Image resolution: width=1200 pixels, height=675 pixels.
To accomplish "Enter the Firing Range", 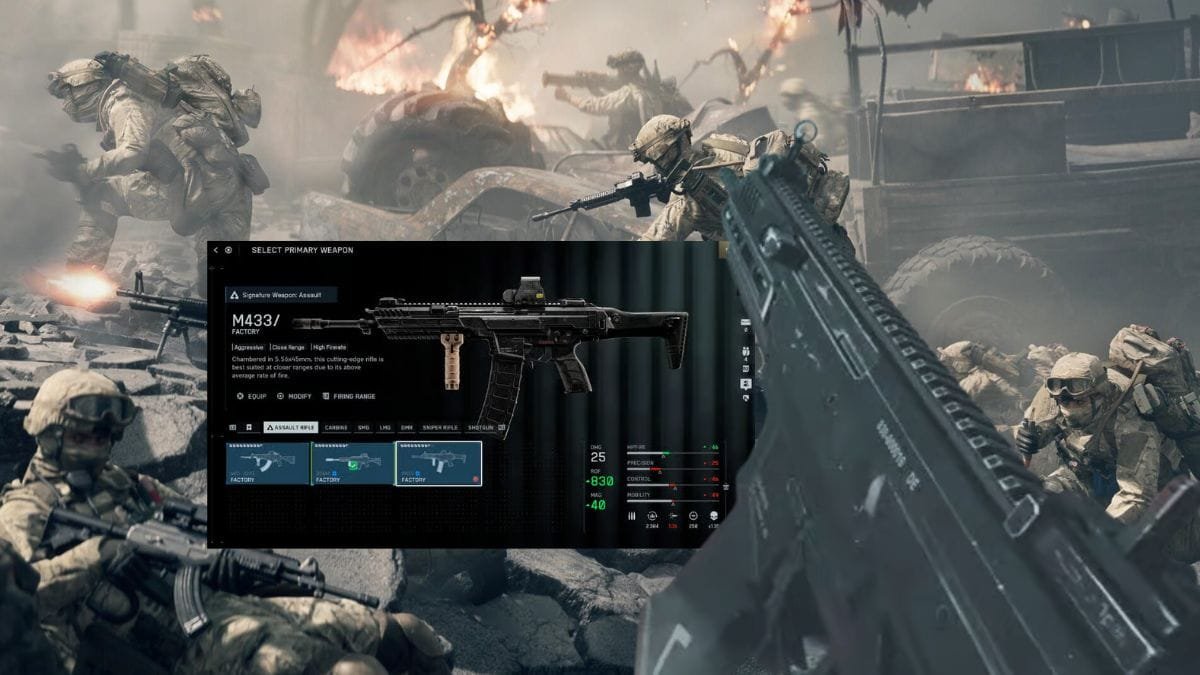I will click(348, 396).
